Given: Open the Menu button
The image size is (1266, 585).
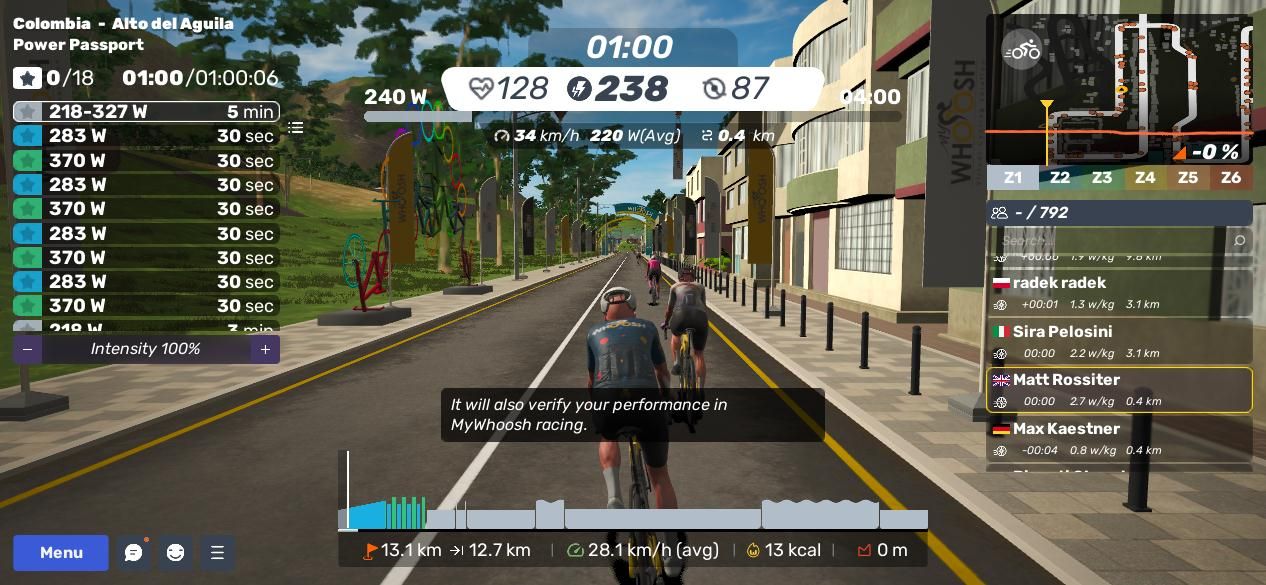Looking at the screenshot, I should click(61, 553).
